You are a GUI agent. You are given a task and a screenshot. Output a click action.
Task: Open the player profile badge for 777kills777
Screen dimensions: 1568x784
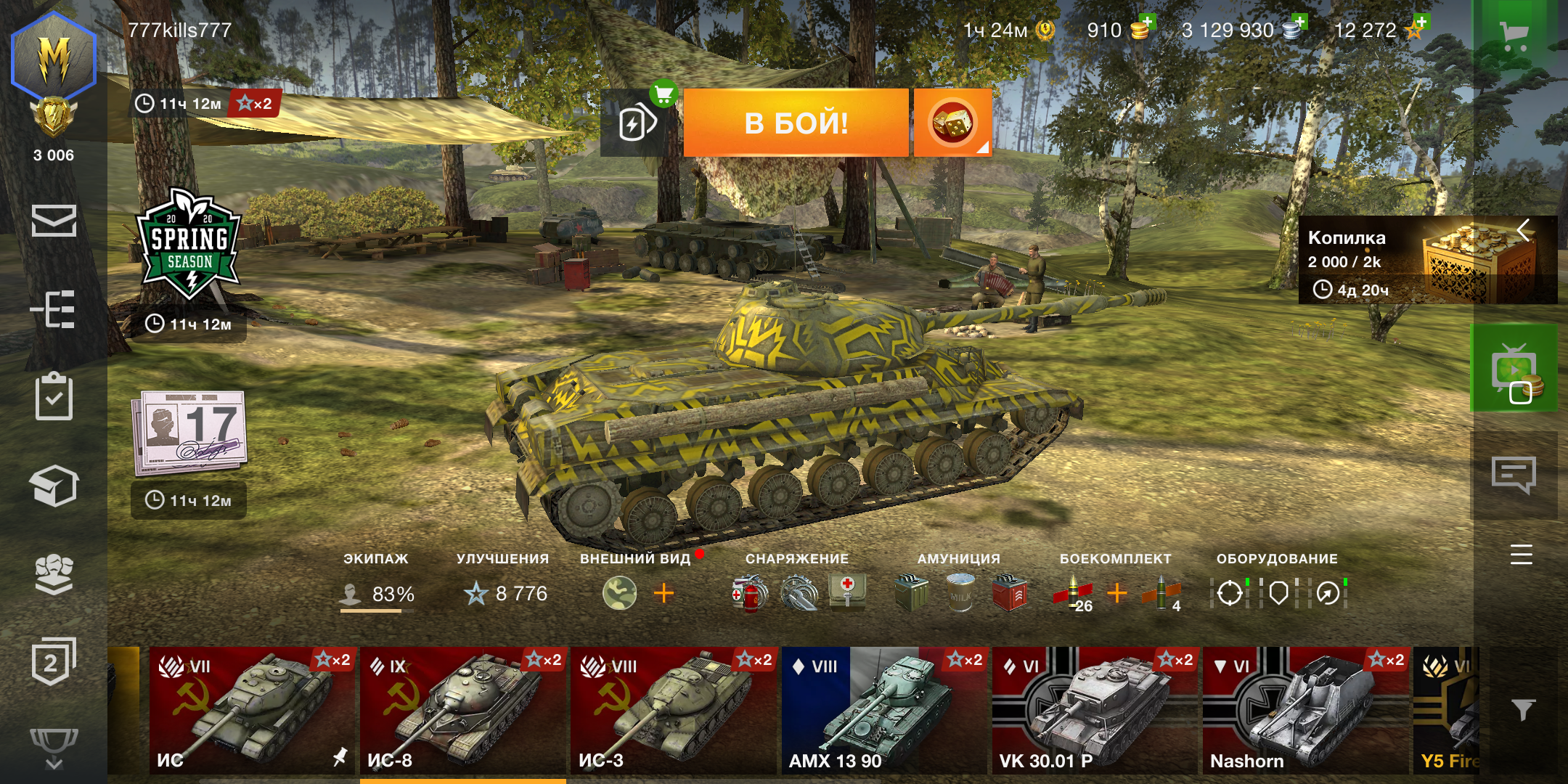[x=54, y=58]
